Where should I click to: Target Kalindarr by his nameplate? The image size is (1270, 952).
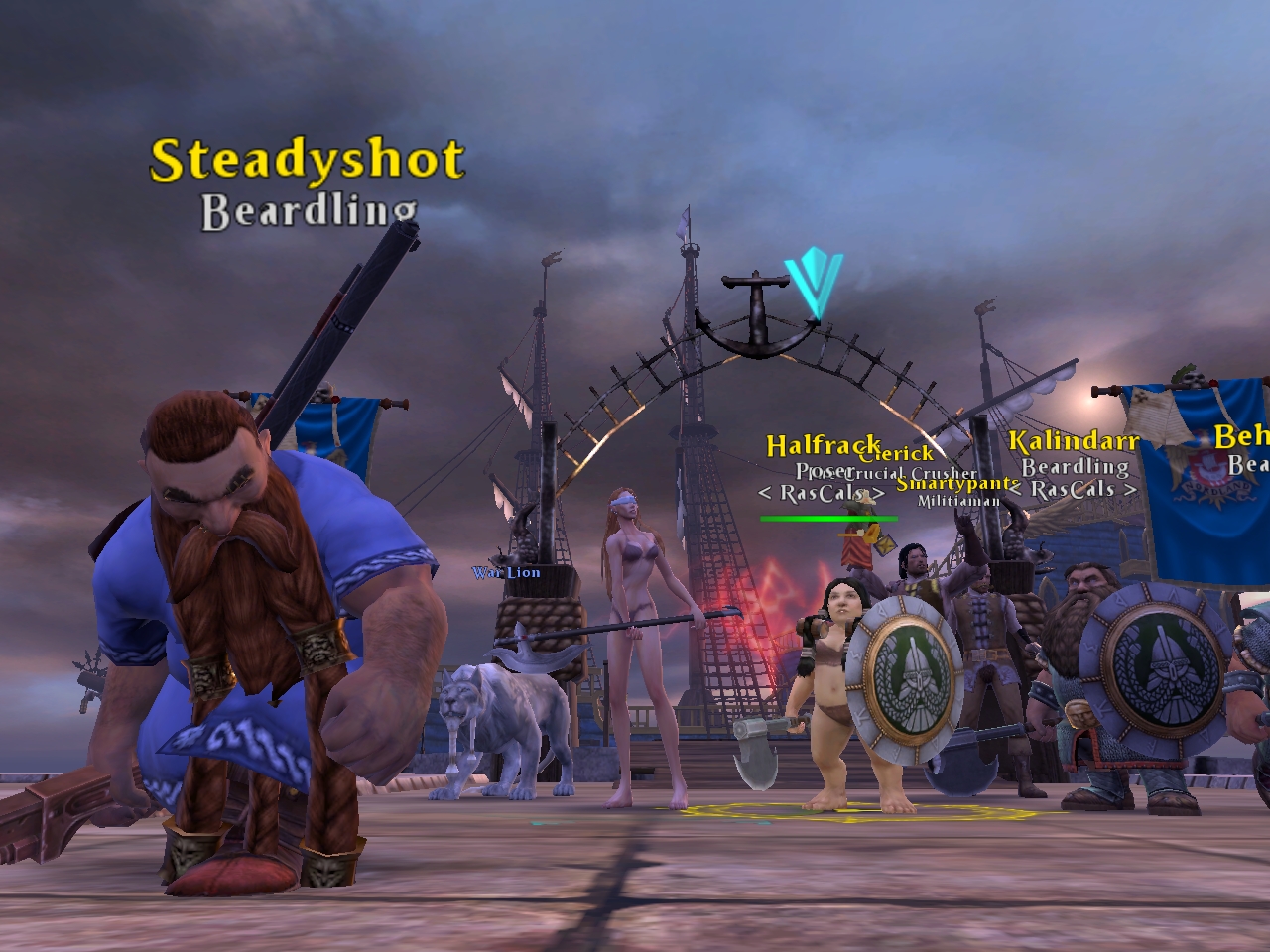[1074, 441]
